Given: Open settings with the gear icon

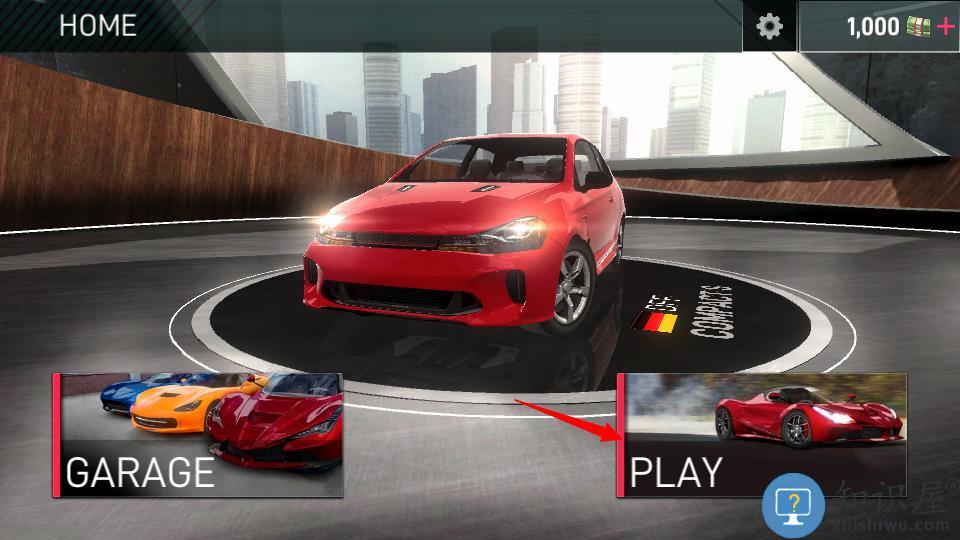Looking at the screenshot, I should pyautogui.click(x=769, y=27).
